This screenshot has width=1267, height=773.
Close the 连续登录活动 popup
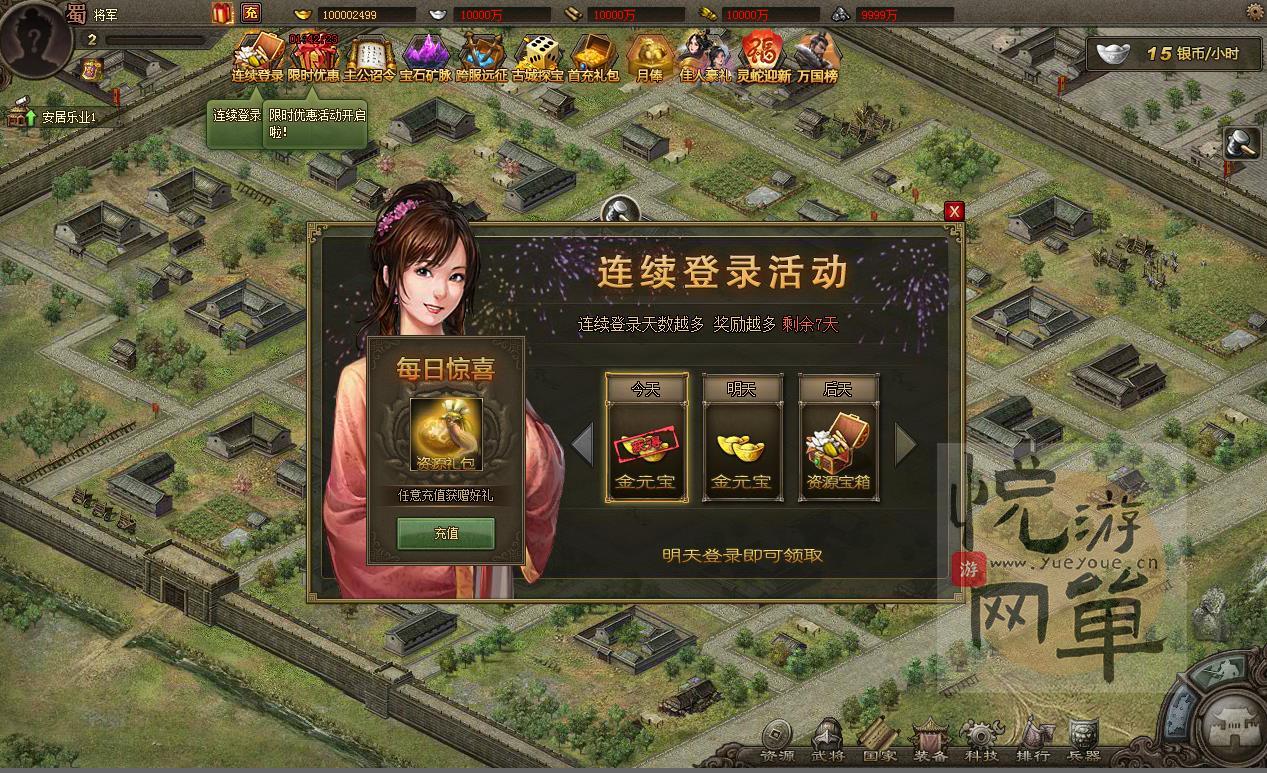point(954,211)
